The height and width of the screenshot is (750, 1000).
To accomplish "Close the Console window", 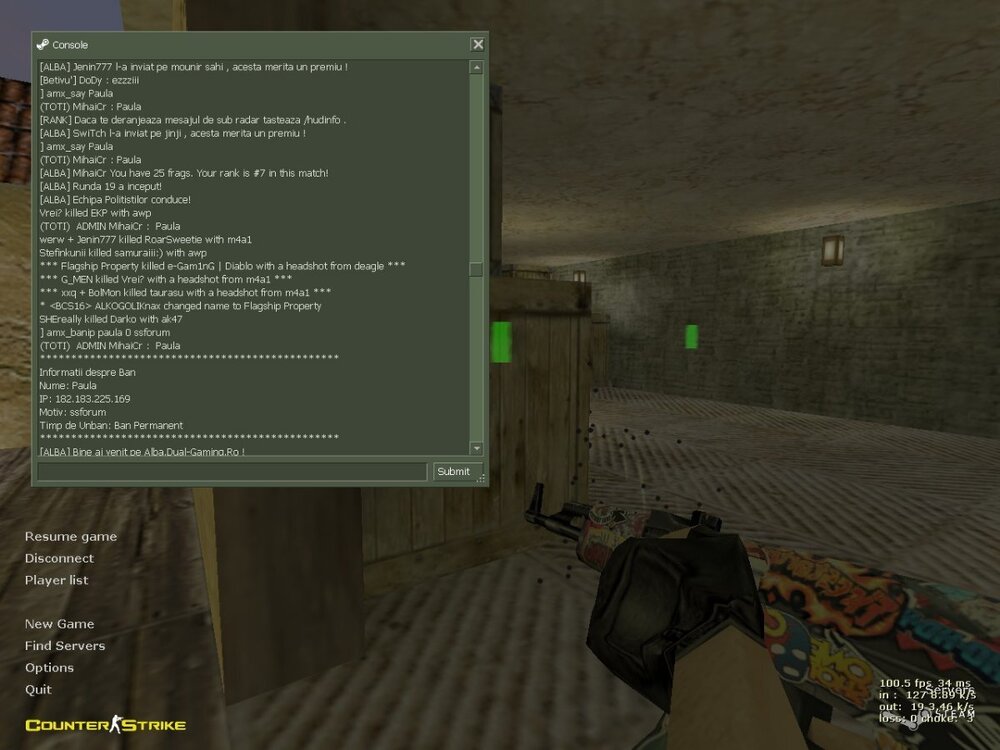I will (x=478, y=44).
